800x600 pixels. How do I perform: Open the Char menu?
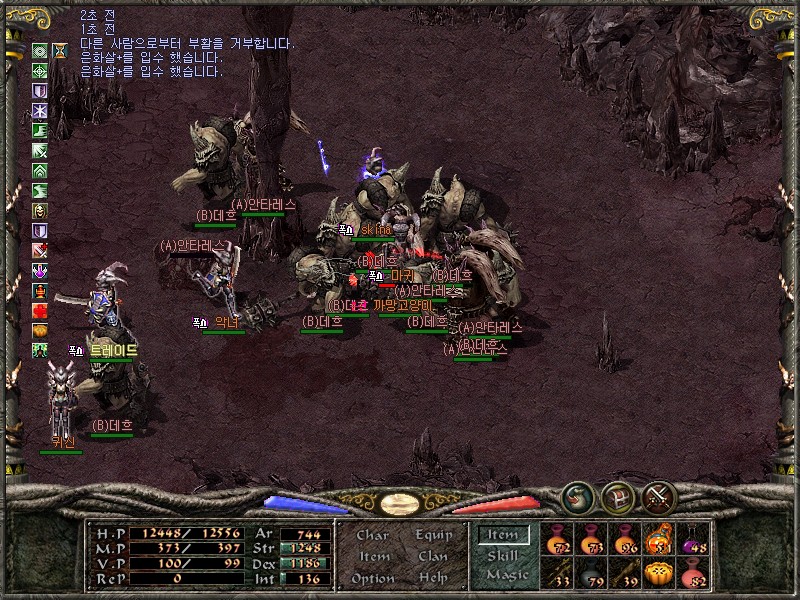pyautogui.click(x=372, y=535)
